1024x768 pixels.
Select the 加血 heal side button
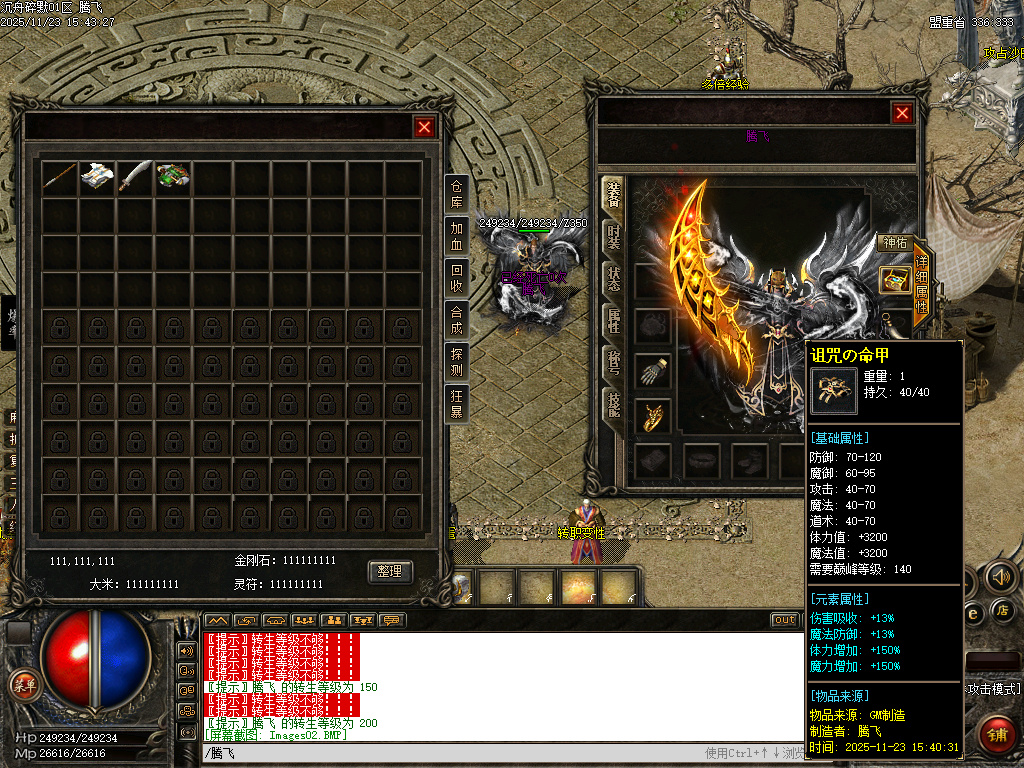click(457, 236)
